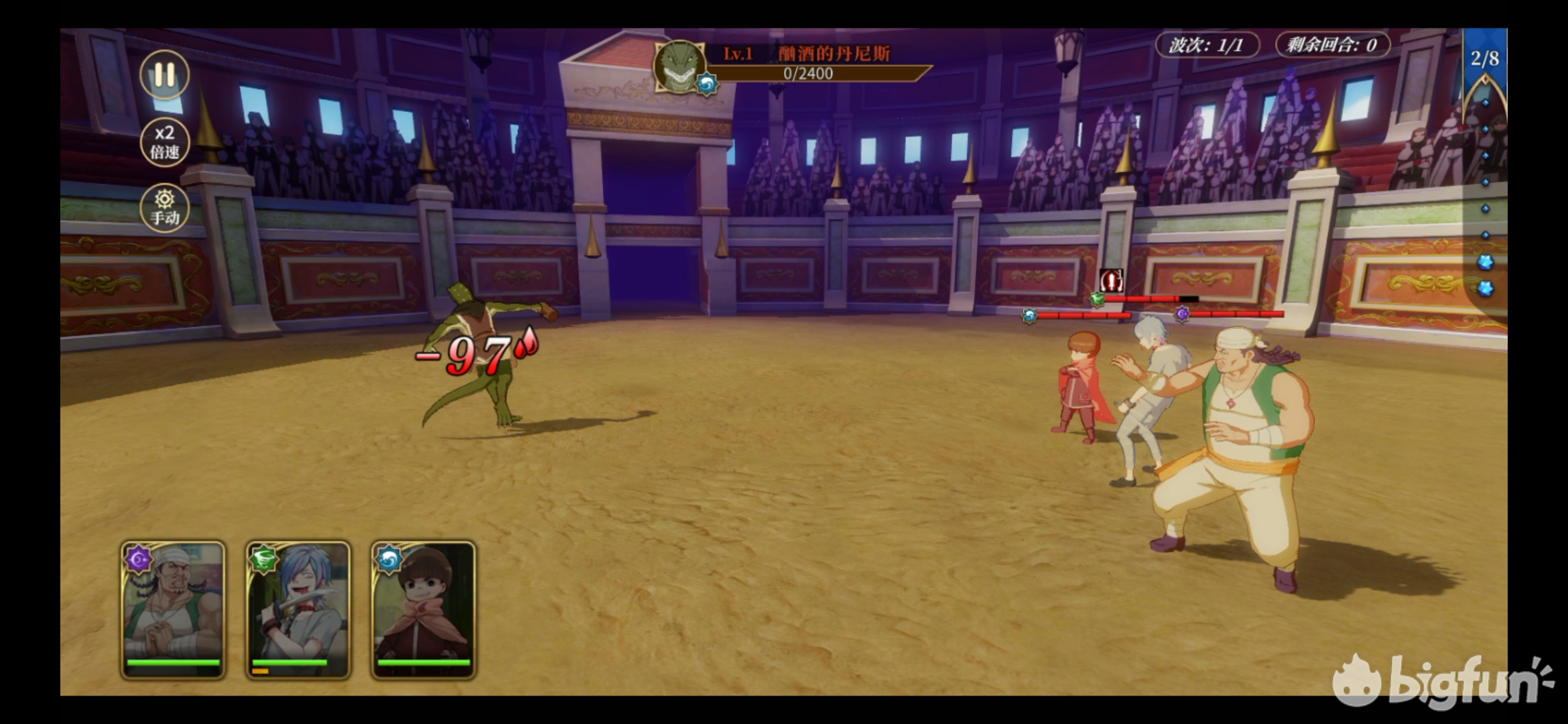Pause the battle
This screenshot has height=724, width=1568.
(x=164, y=75)
